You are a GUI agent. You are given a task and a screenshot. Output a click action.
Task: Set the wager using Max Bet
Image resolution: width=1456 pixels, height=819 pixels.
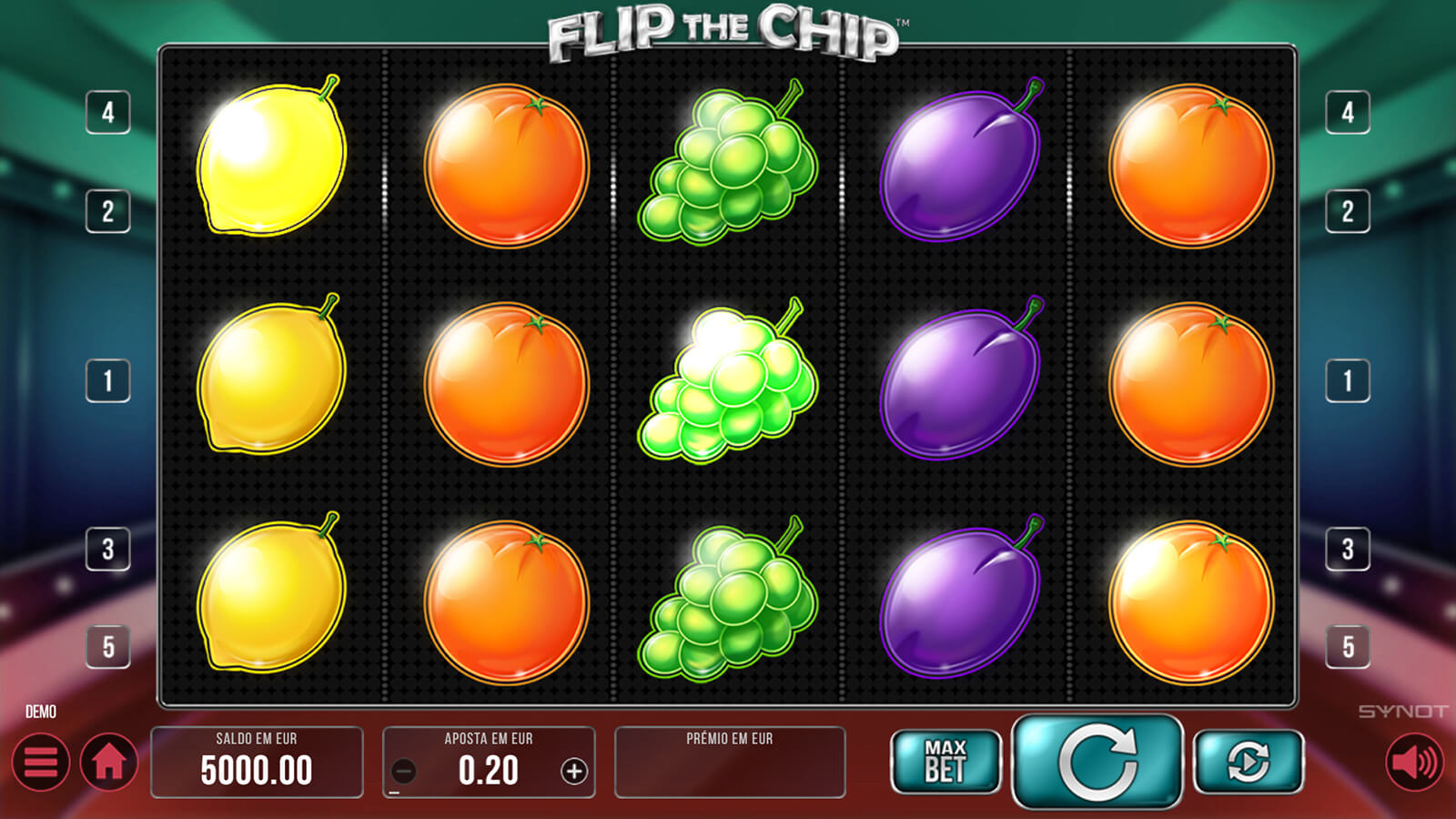click(945, 762)
